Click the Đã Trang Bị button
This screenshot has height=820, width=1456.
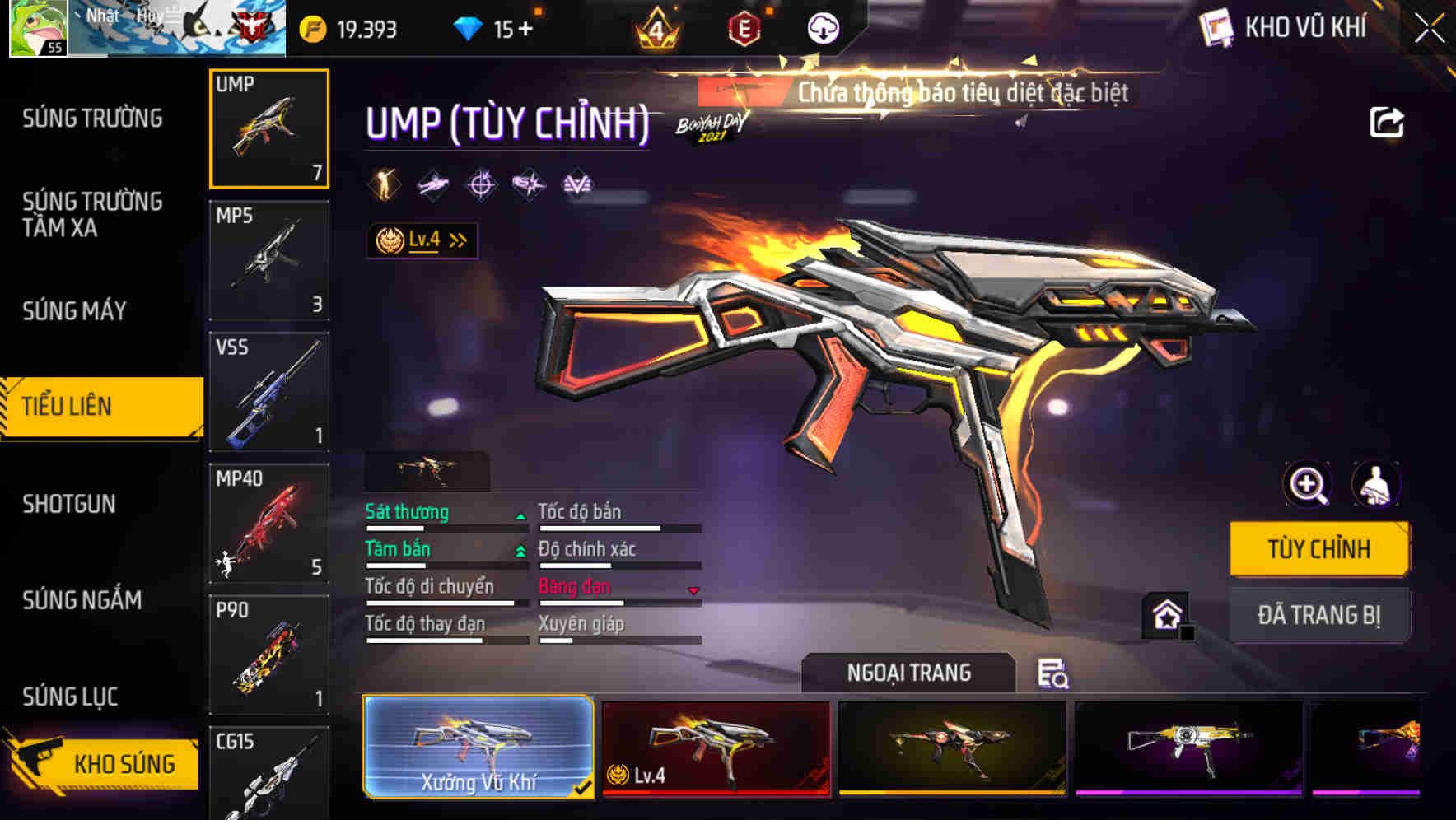click(x=1319, y=614)
